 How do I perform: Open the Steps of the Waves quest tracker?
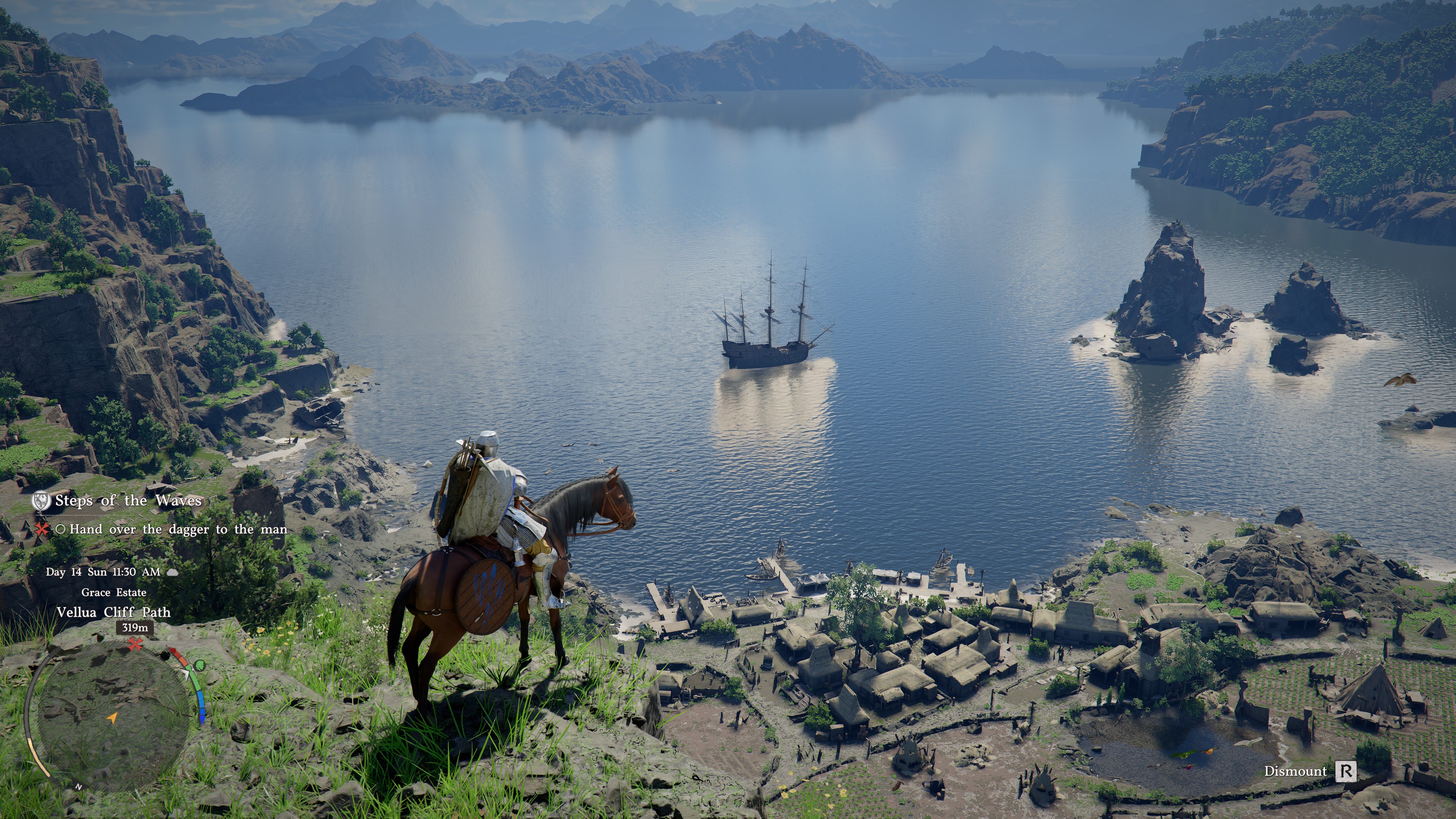128,501
